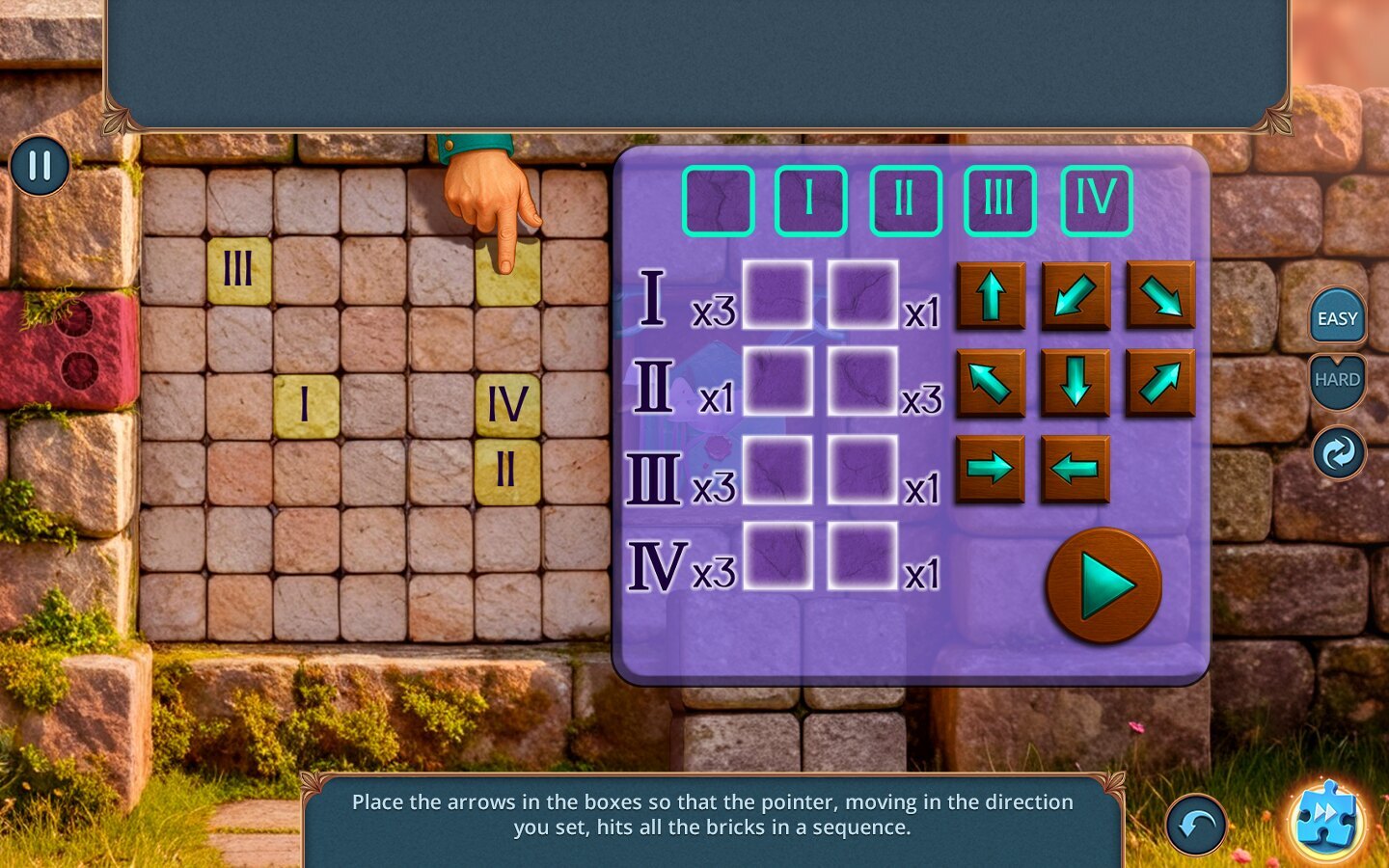Select the up-left diagonal arrow tile
The width and height of the screenshot is (1389, 868).
click(x=991, y=383)
